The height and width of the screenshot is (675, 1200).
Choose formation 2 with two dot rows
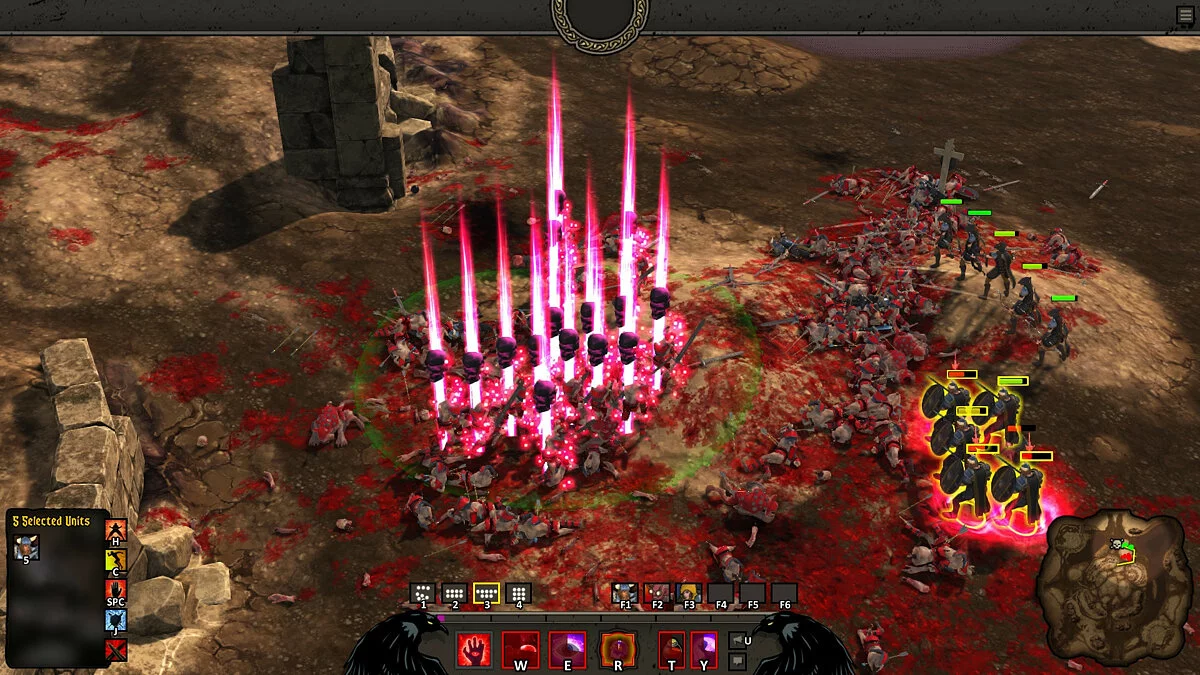pos(454,593)
